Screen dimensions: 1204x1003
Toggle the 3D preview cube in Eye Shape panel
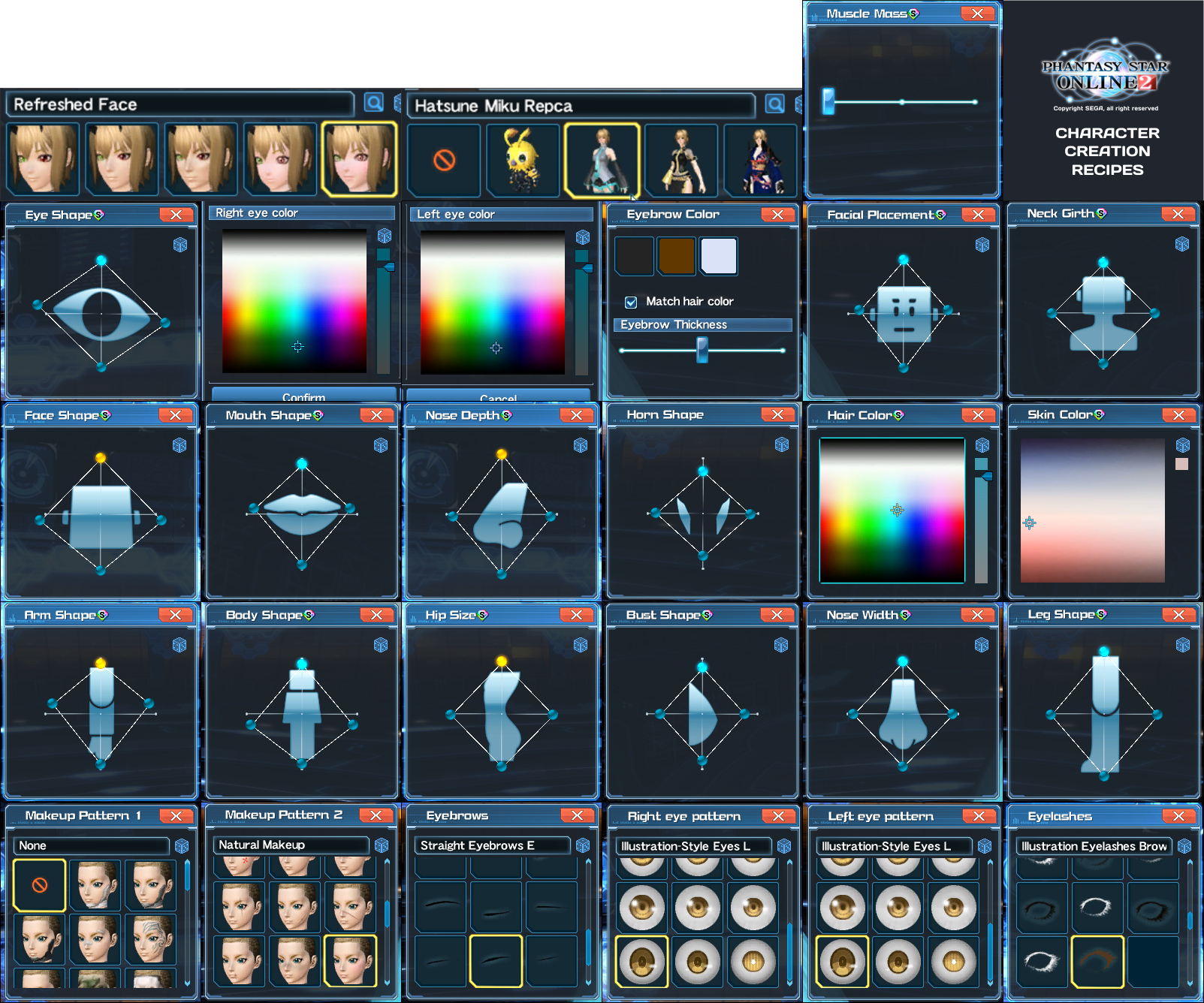point(180,243)
